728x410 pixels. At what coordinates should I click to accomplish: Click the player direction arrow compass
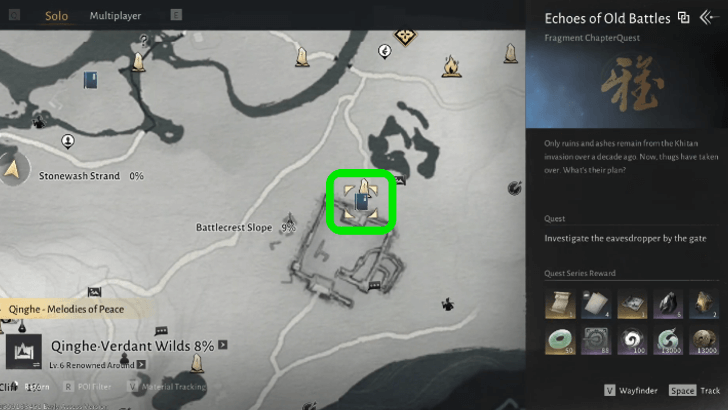14,171
